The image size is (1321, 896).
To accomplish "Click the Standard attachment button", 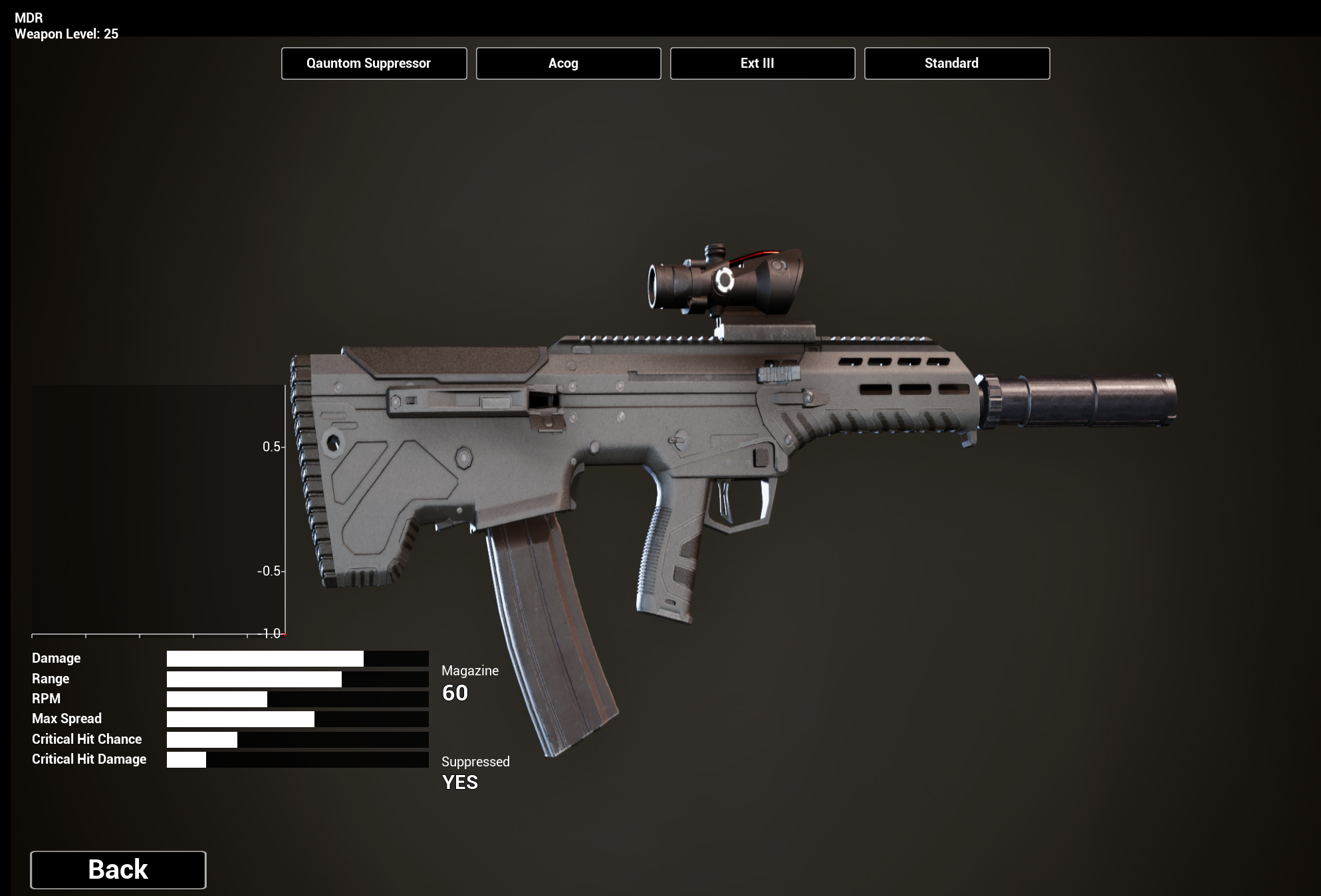I will 957,64.
